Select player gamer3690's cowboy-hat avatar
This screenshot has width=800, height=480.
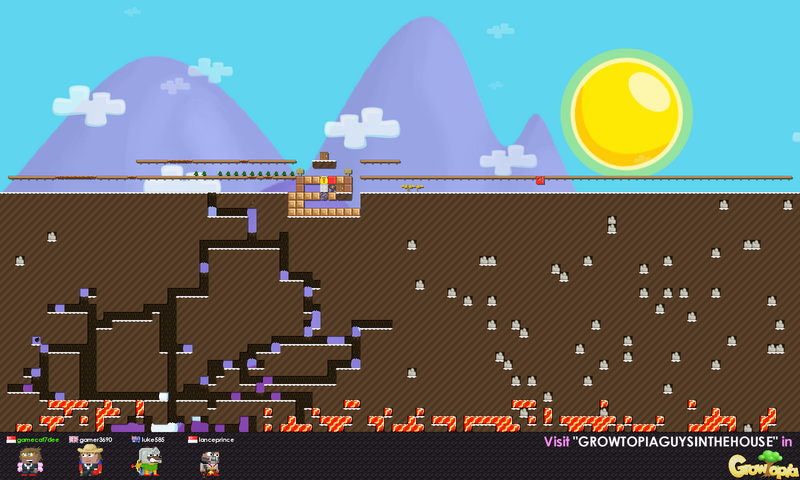coord(91,460)
